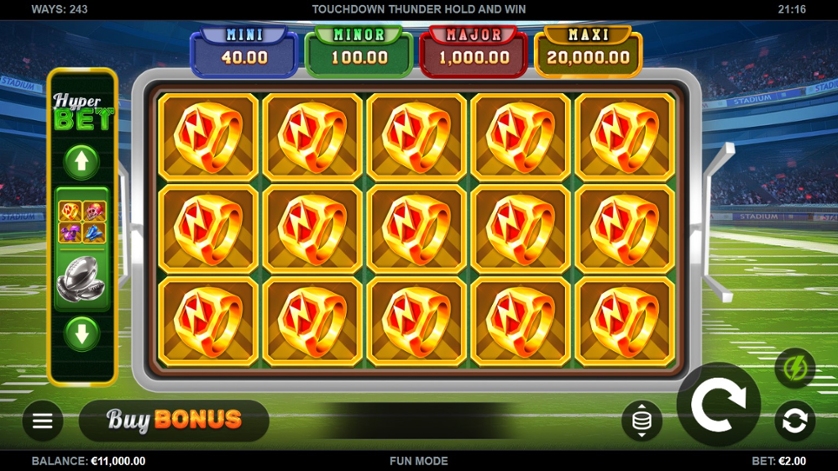The height and width of the screenshot is (471, 838).
Task: Open the hamburger game menu
Action: [43, 421]
